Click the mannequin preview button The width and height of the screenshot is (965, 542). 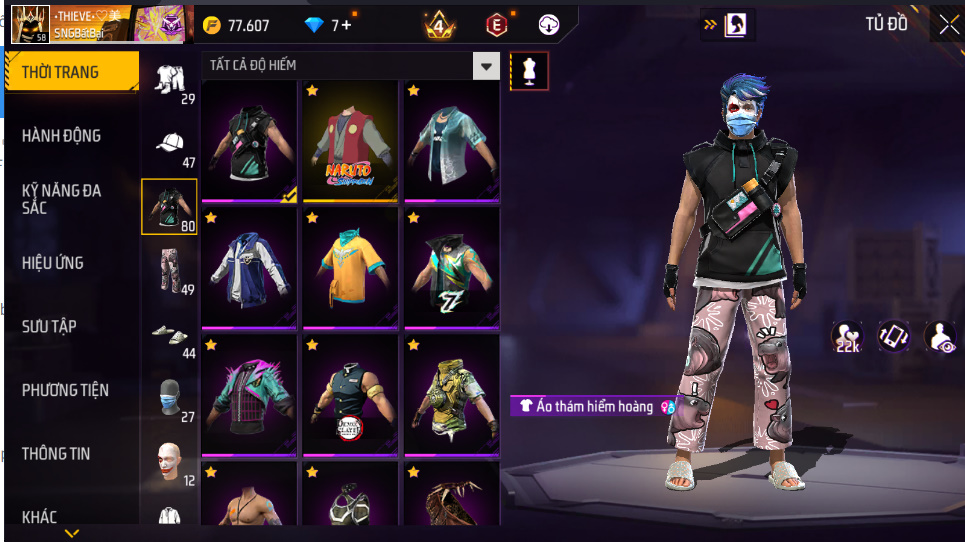tap(529, 71)
